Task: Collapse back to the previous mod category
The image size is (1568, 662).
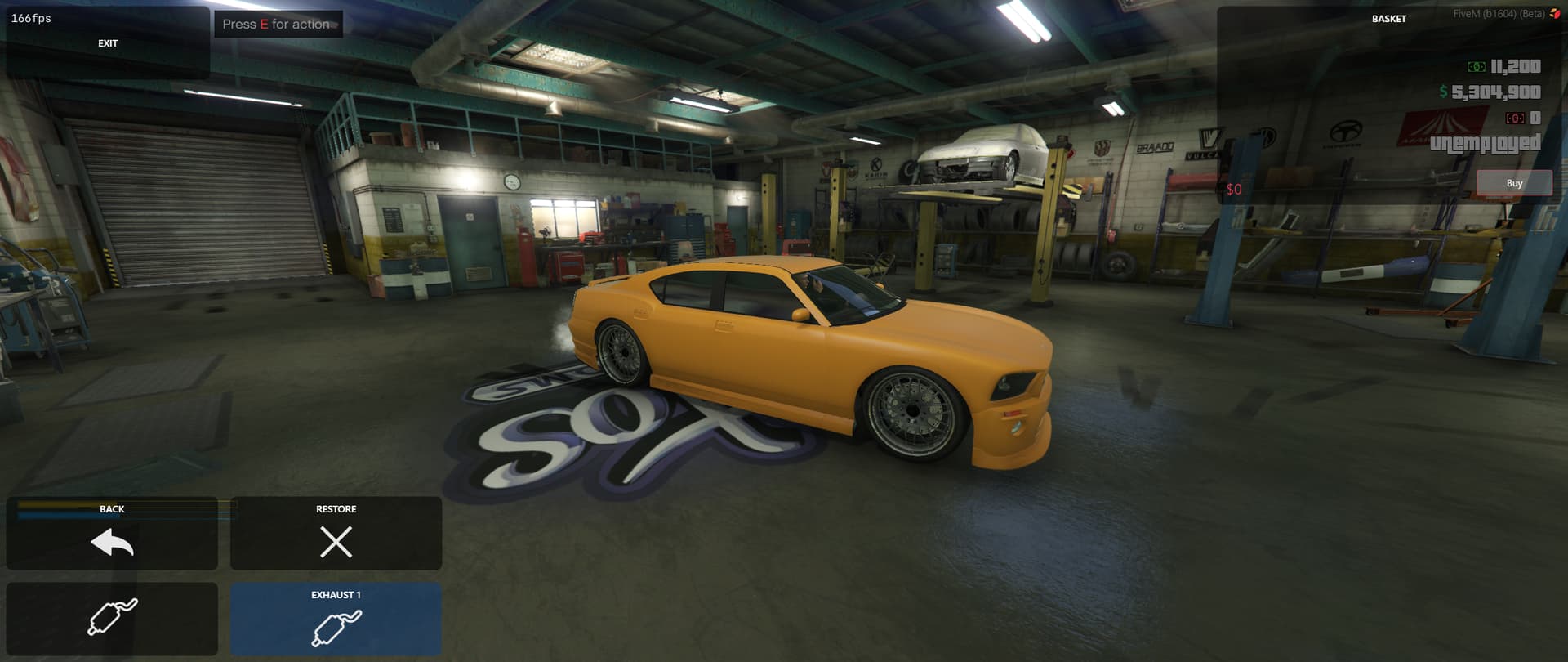Action: pyautogui.click(x=112, y=533)
